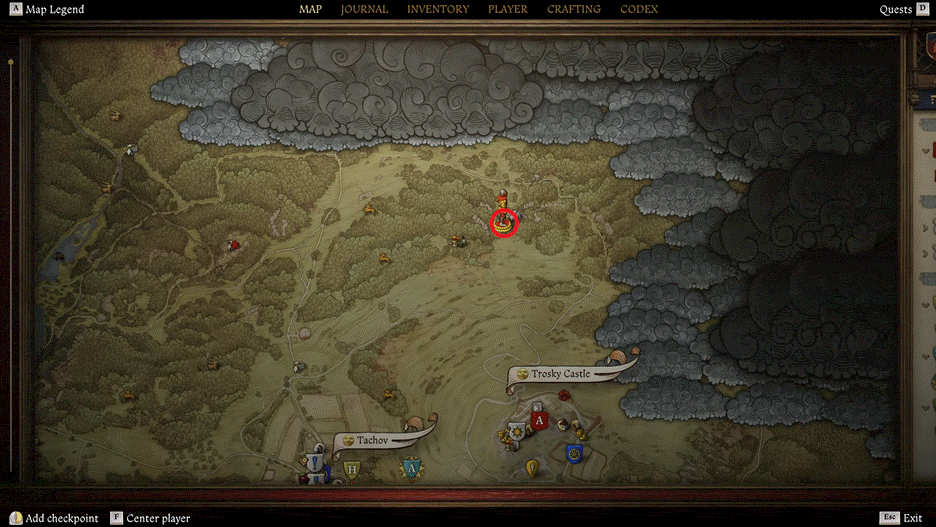Viewport: 936px width, 527px height.
Task: Select the yellow exclamation pin marker
Action: tap(532, 466)
